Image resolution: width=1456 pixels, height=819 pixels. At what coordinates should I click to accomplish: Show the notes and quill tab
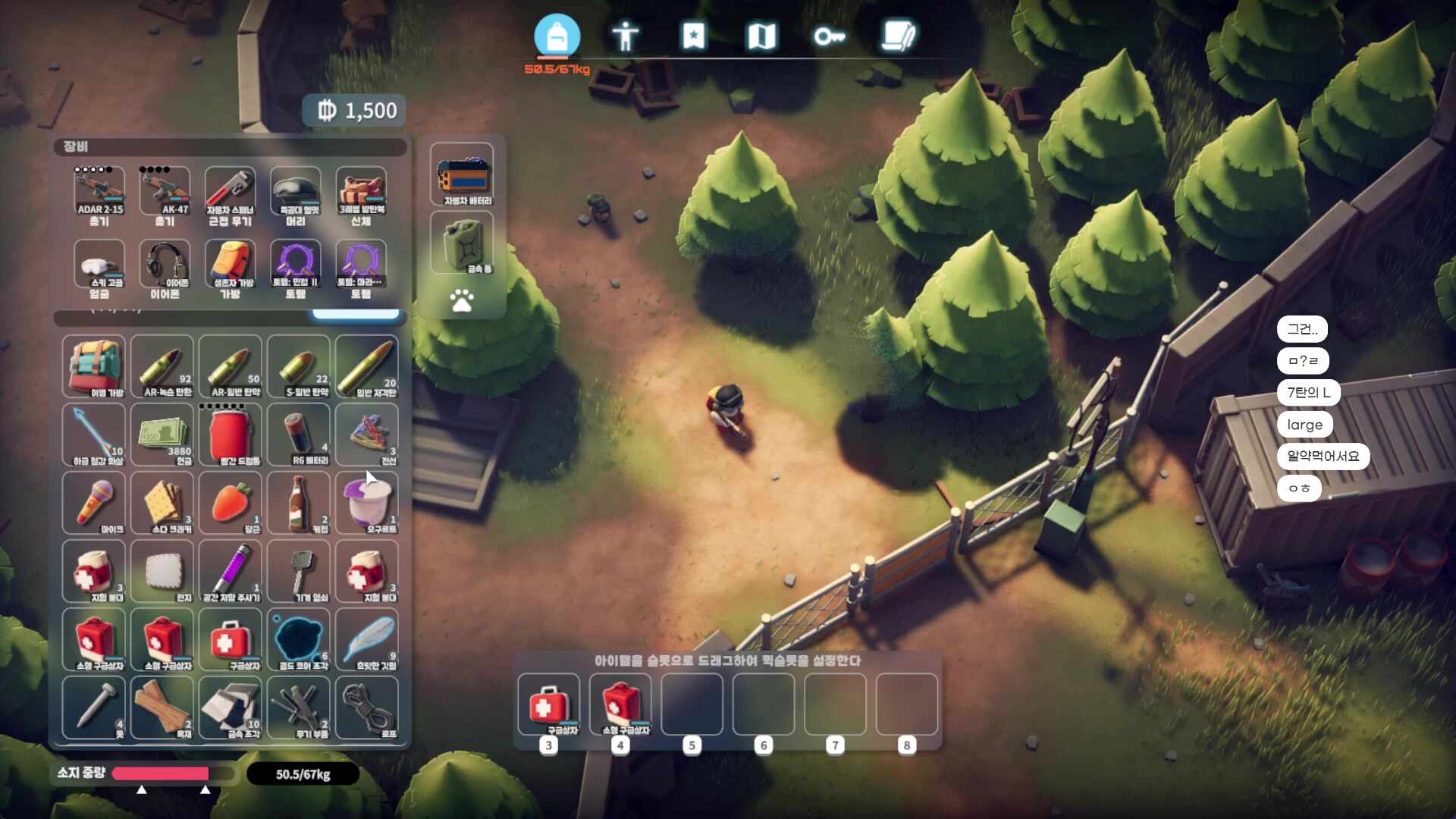pyautogui.click(x=899, y=36)
